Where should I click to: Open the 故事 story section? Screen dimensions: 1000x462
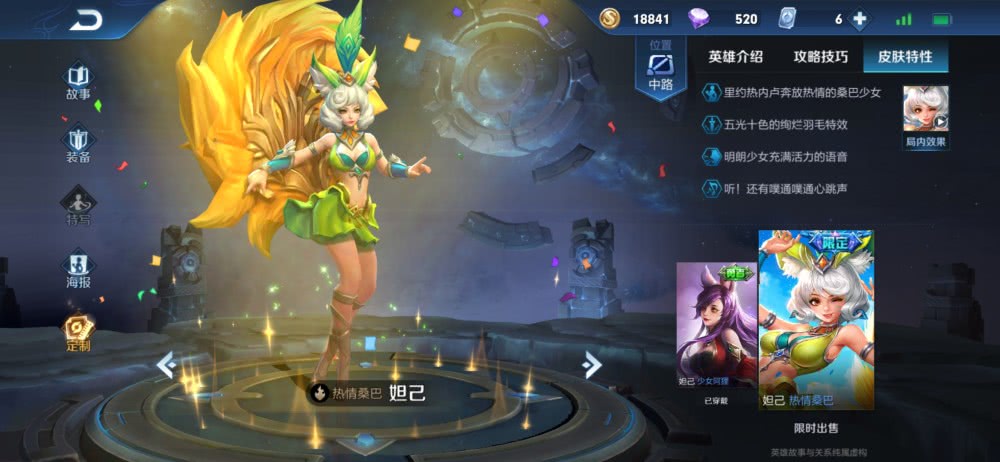[x=78, y=82]
